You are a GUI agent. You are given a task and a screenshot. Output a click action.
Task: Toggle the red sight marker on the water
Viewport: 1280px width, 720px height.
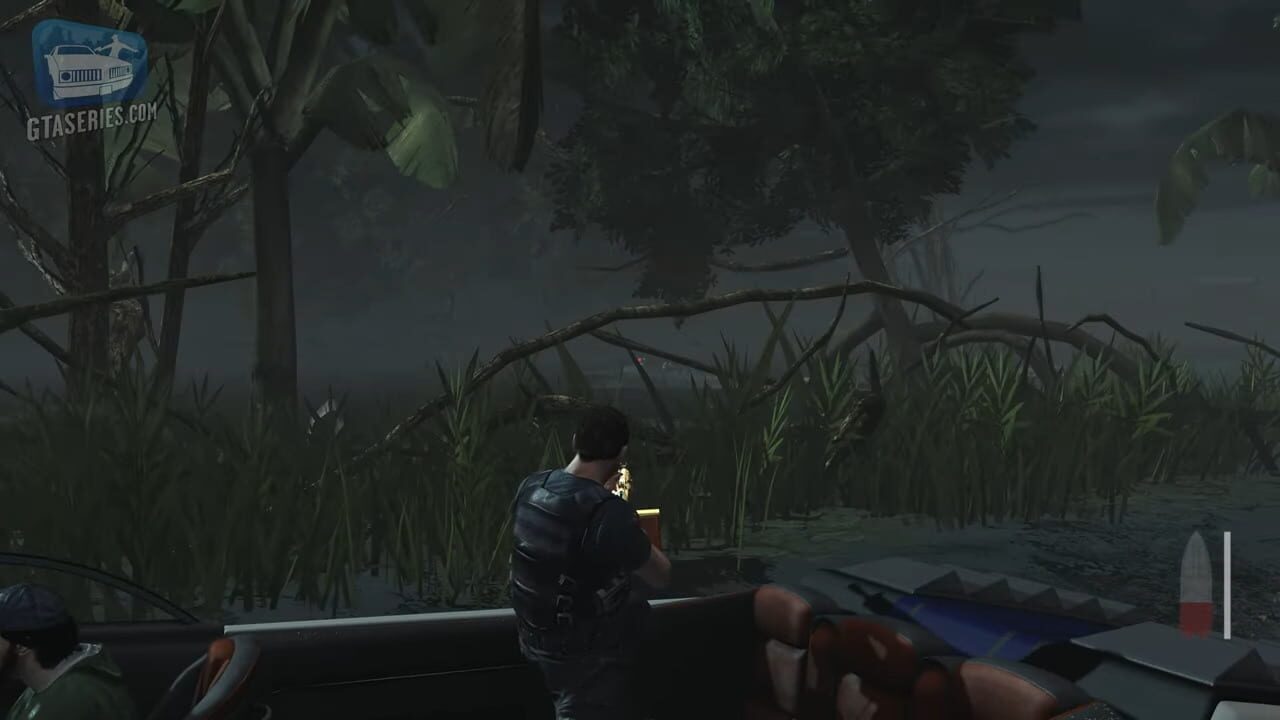[x=639, y=359]
